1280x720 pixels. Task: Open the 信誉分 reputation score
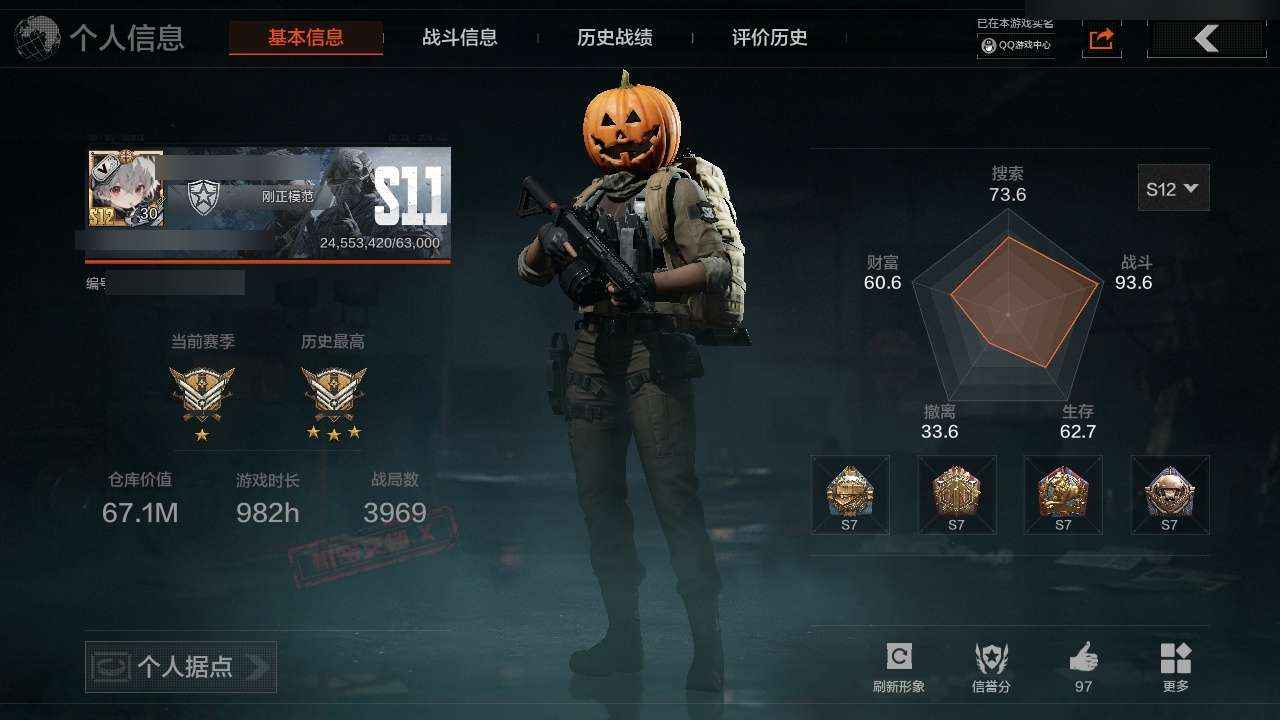[991, 667]
